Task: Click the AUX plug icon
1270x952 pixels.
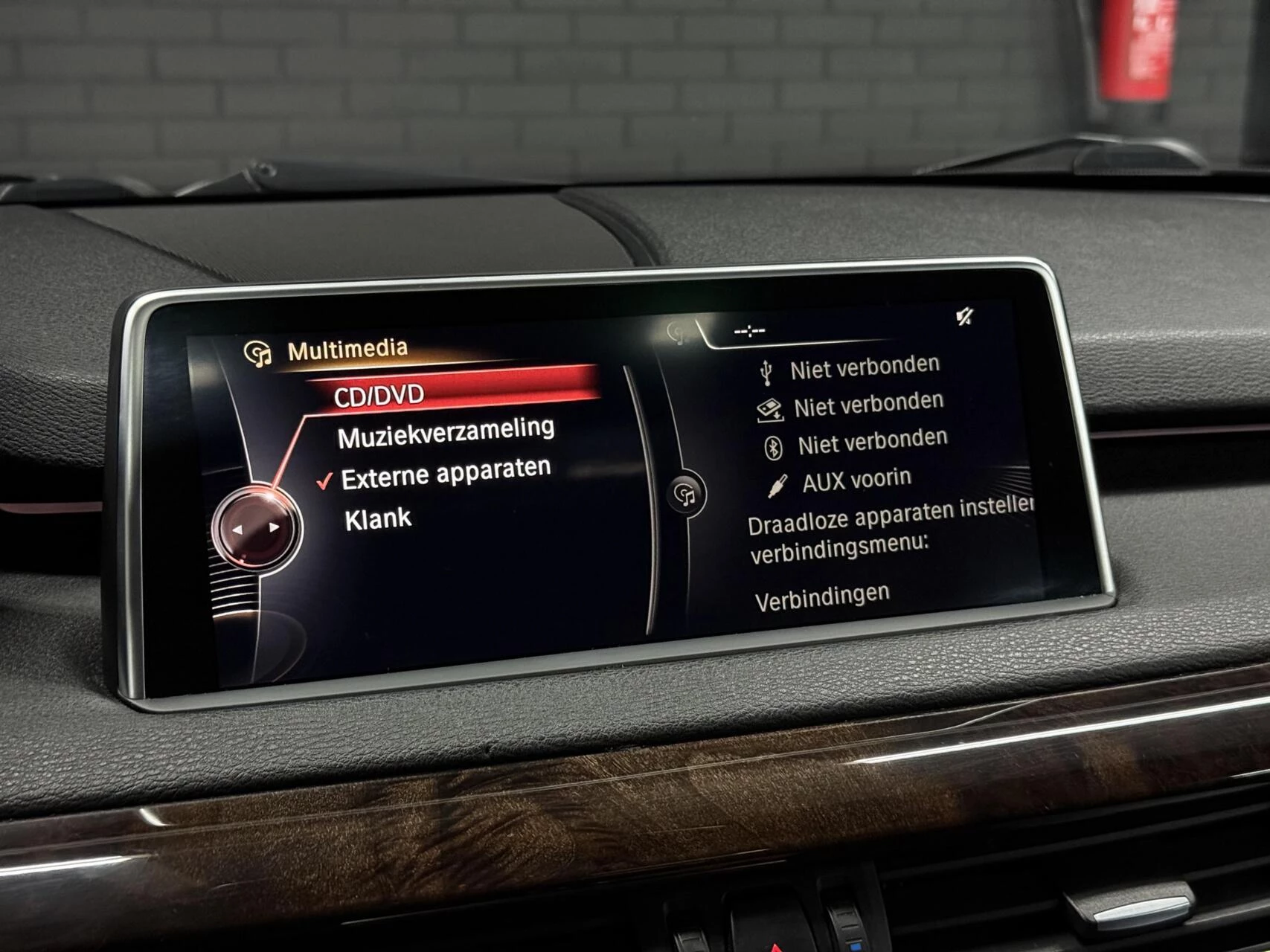Action: [x=776, y=483]
